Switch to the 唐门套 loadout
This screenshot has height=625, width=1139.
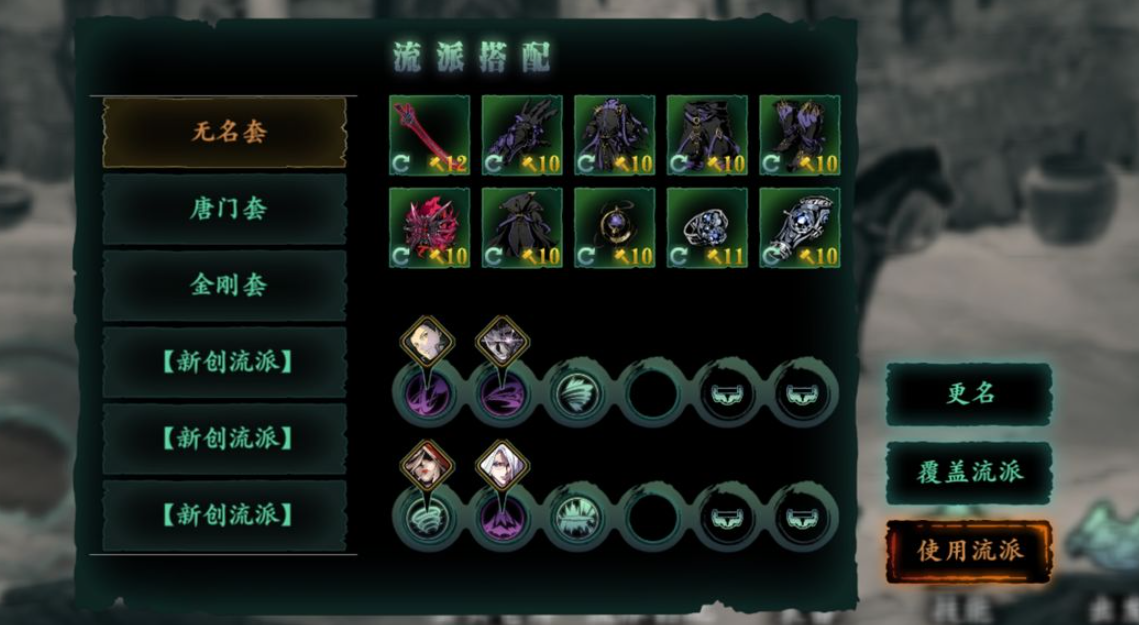pyautogui.click(x=228, y=209)
